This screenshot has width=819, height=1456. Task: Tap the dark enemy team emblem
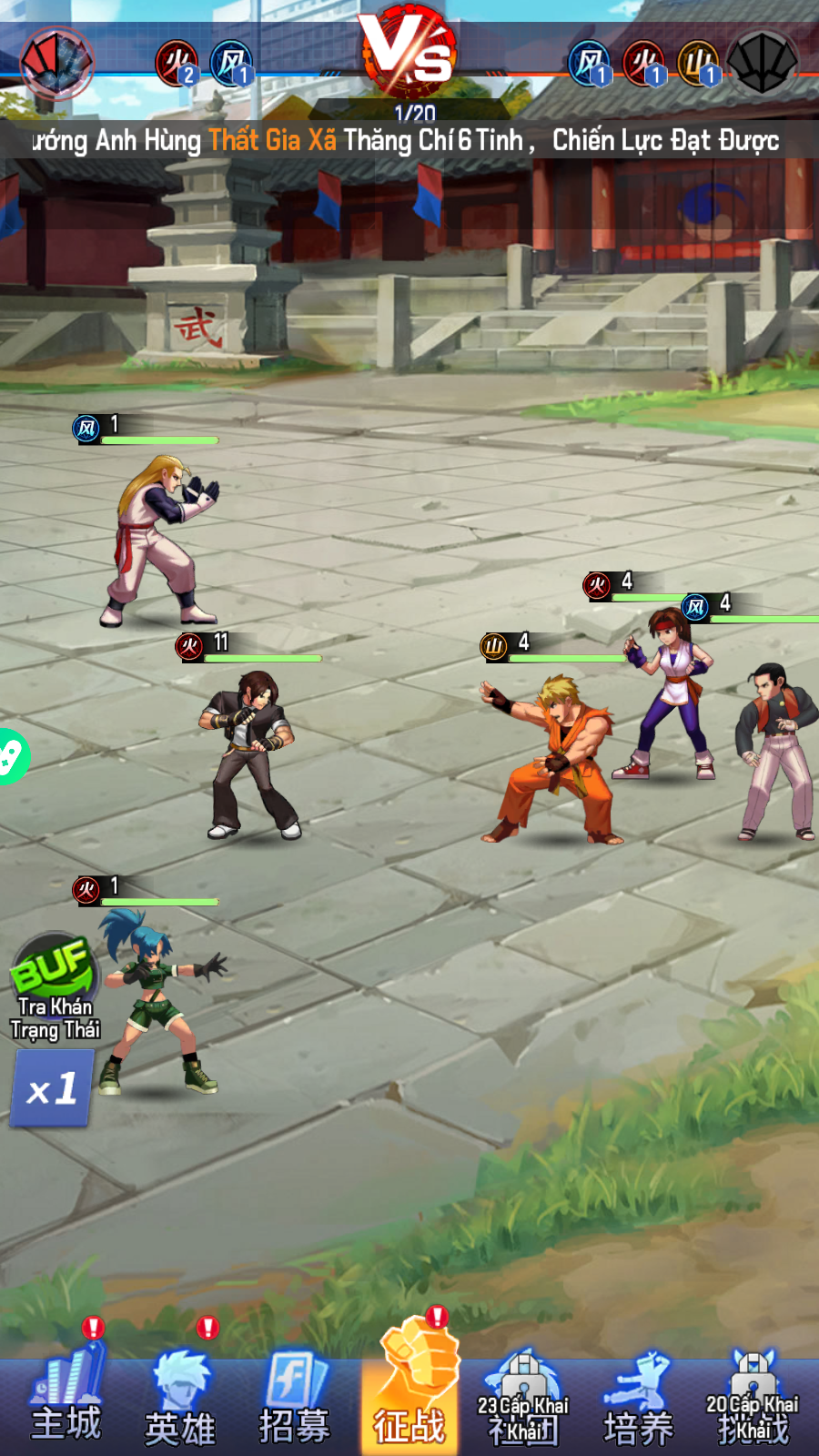[x=763, y=62]
